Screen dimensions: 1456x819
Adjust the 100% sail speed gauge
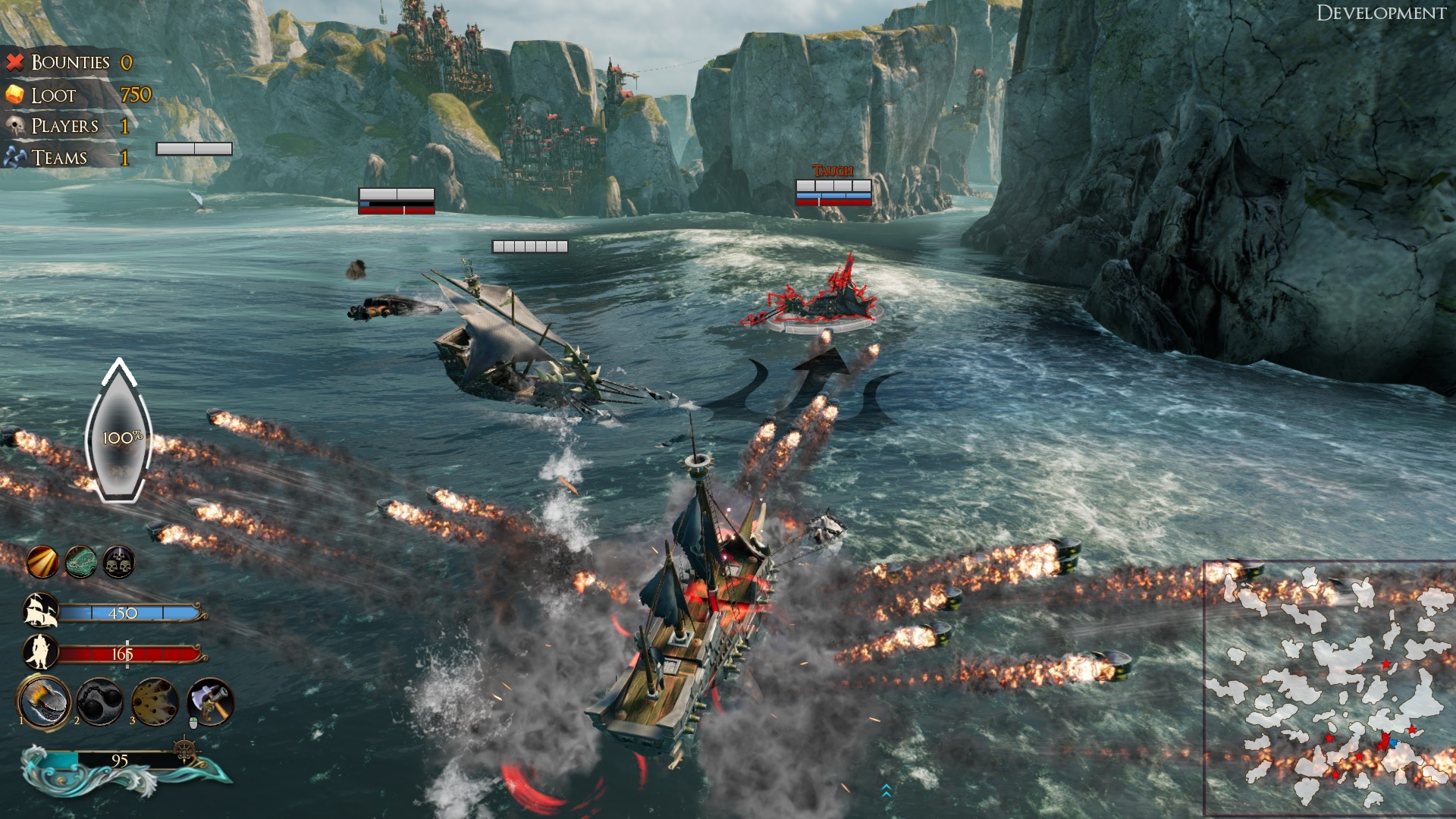coord(120,437)
